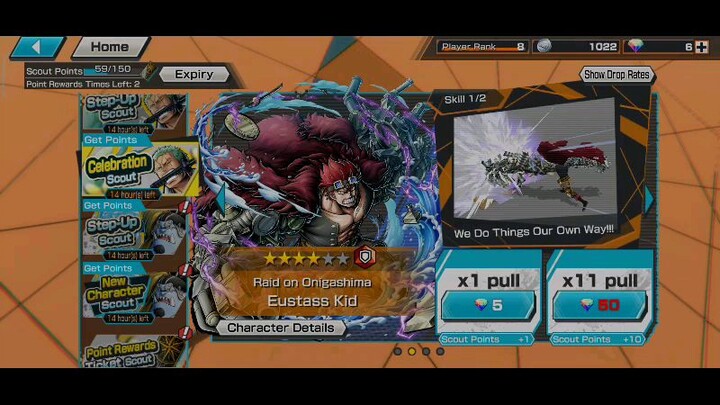Show Drop Rates for this scout
The image size is (720, 405).
click(617, 75)
